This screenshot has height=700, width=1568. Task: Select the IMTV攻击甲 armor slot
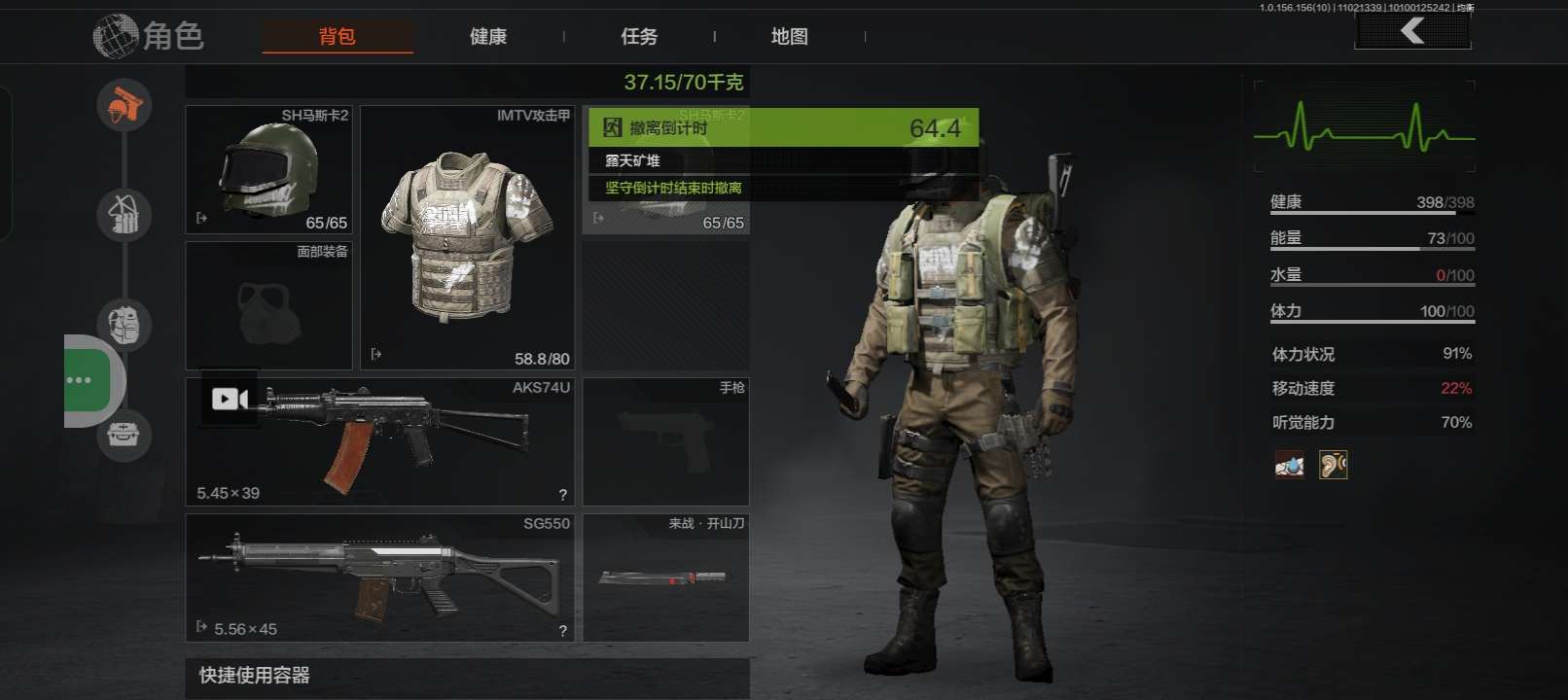[468, 237]
